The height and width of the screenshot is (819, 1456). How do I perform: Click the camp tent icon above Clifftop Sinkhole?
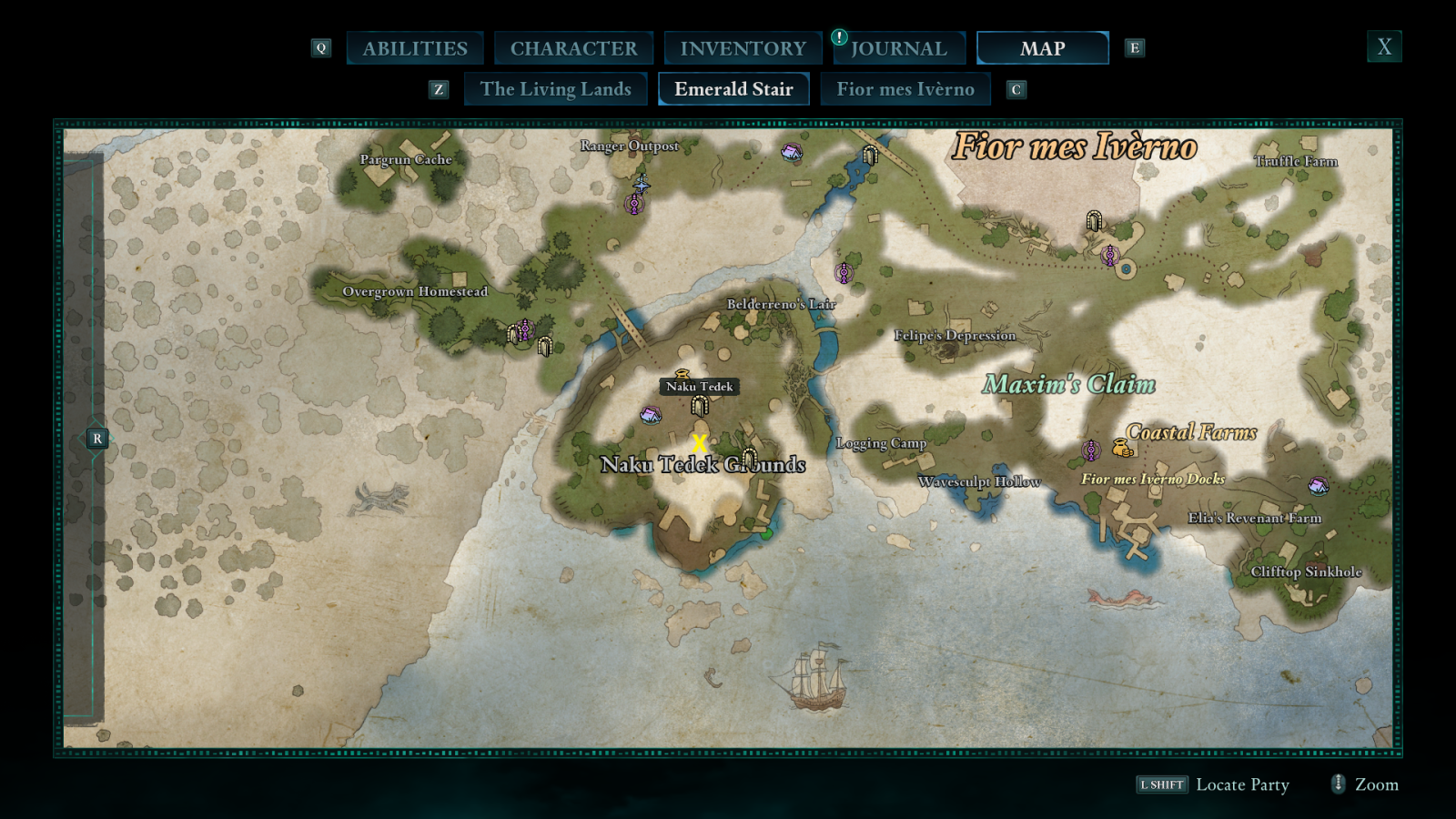1319,486
